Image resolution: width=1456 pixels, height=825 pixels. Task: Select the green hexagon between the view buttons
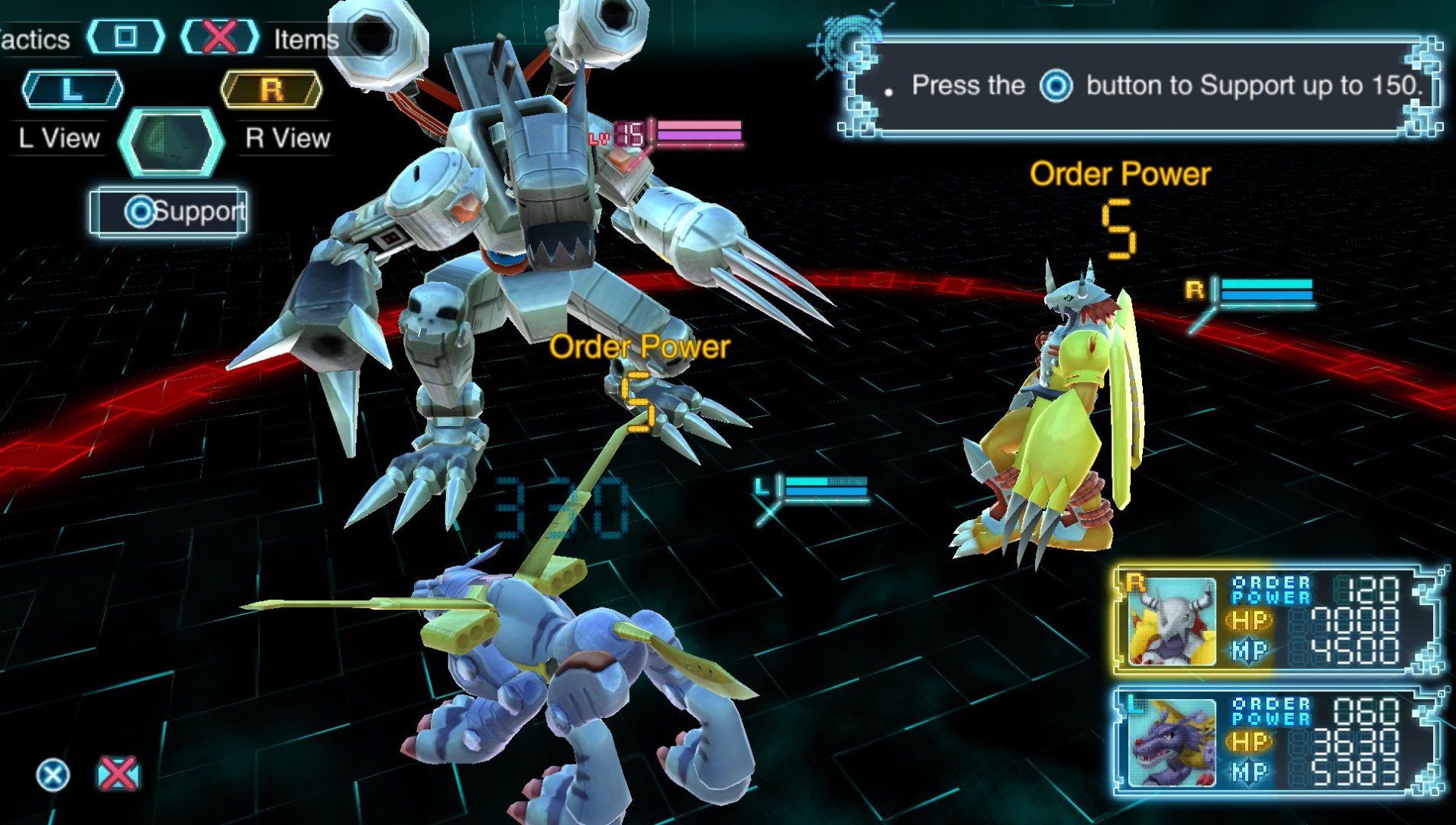[172, 141]
